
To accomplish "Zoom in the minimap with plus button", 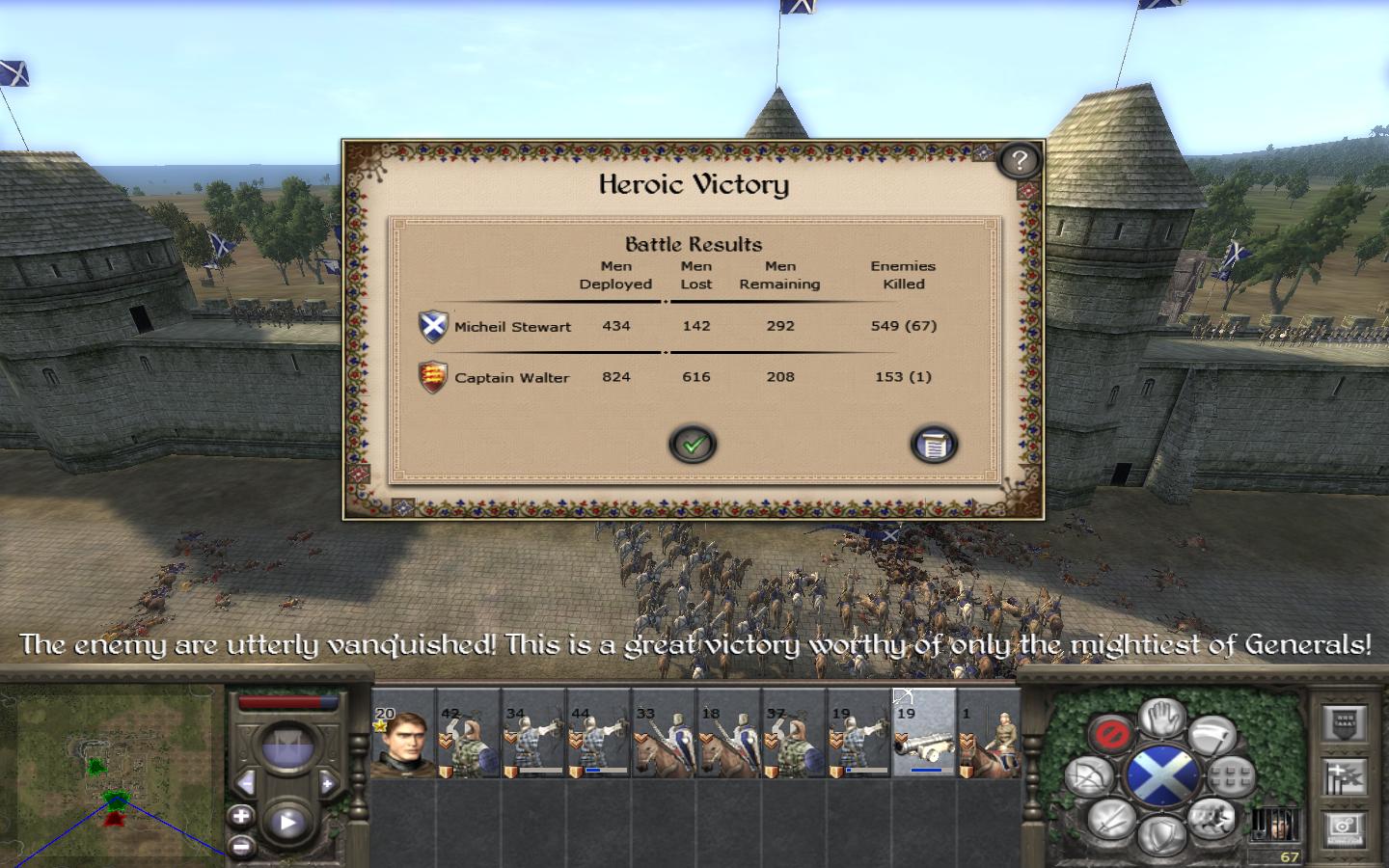I will pyautogui.click(x=241, y=817).
